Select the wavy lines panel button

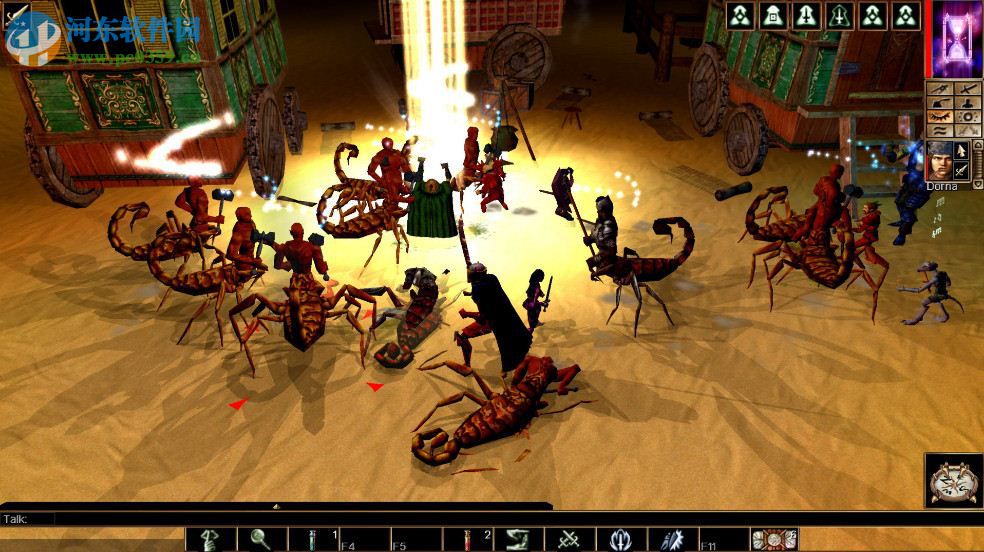click(x=939, y=130)
